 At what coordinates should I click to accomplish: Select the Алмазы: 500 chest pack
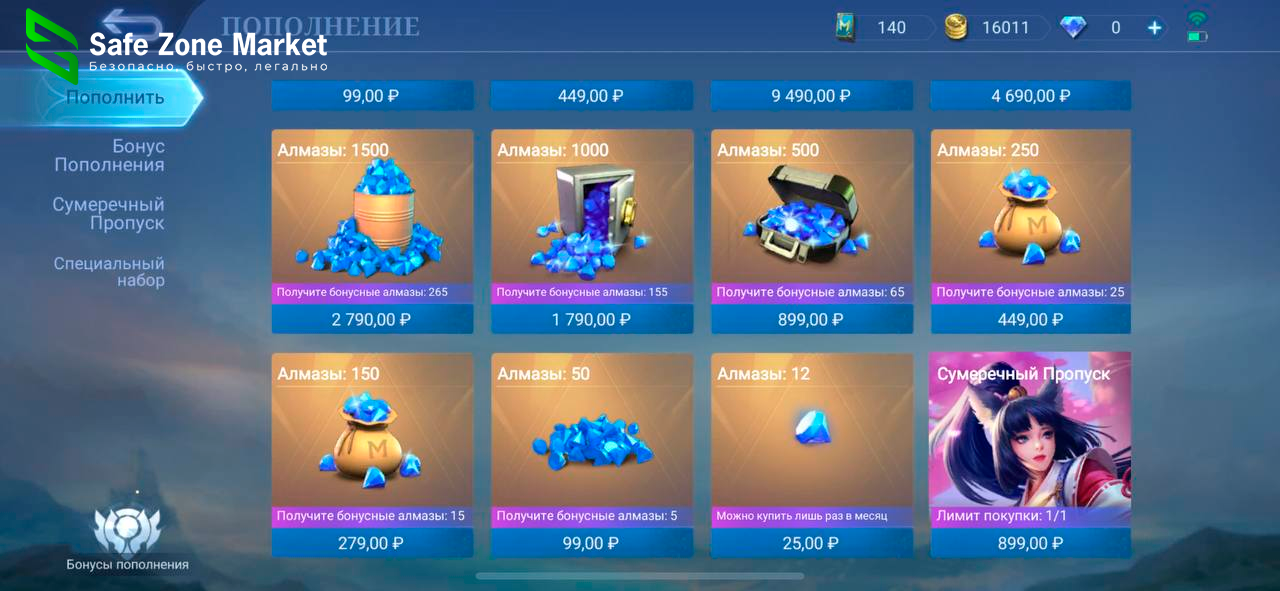(811, 216)
